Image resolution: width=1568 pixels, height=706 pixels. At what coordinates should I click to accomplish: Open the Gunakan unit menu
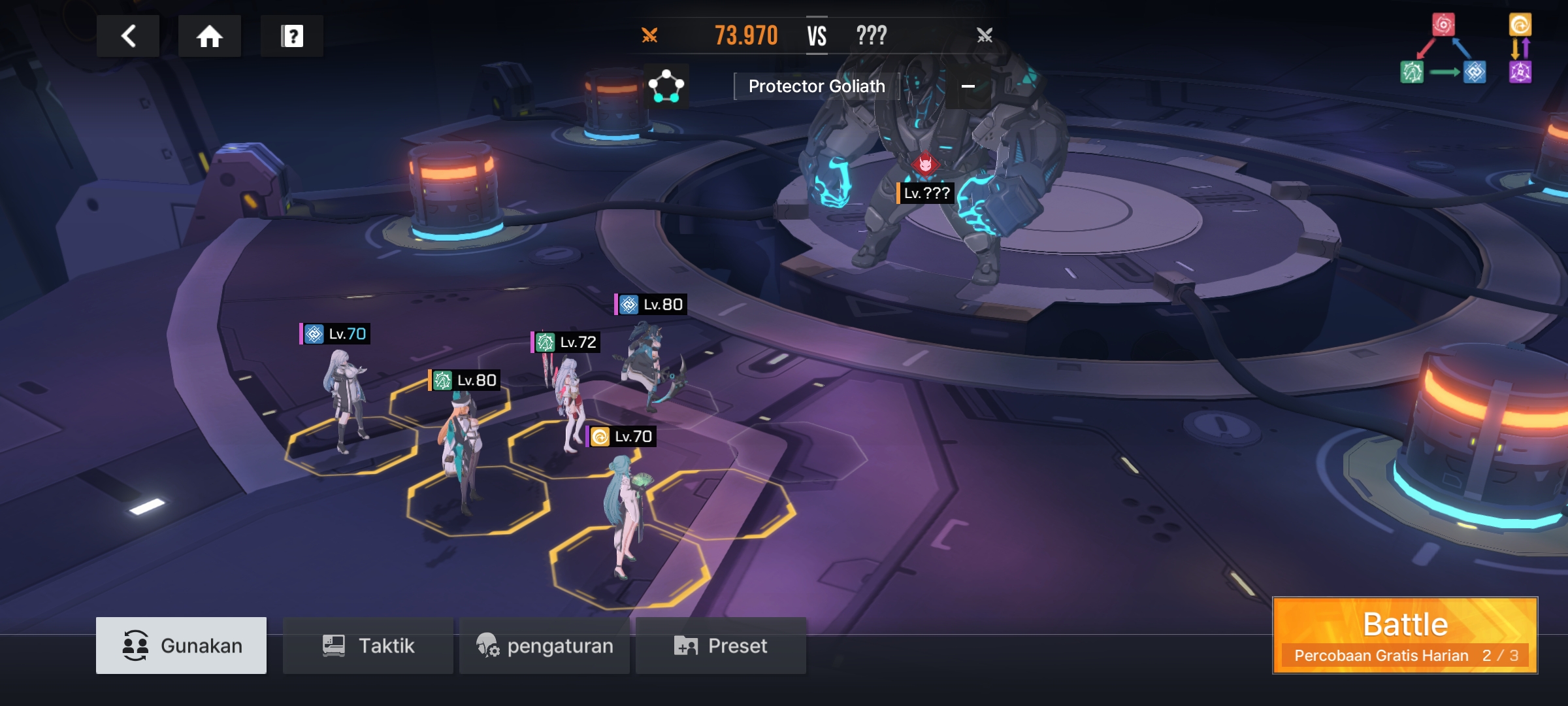click(x=181, y=645)
